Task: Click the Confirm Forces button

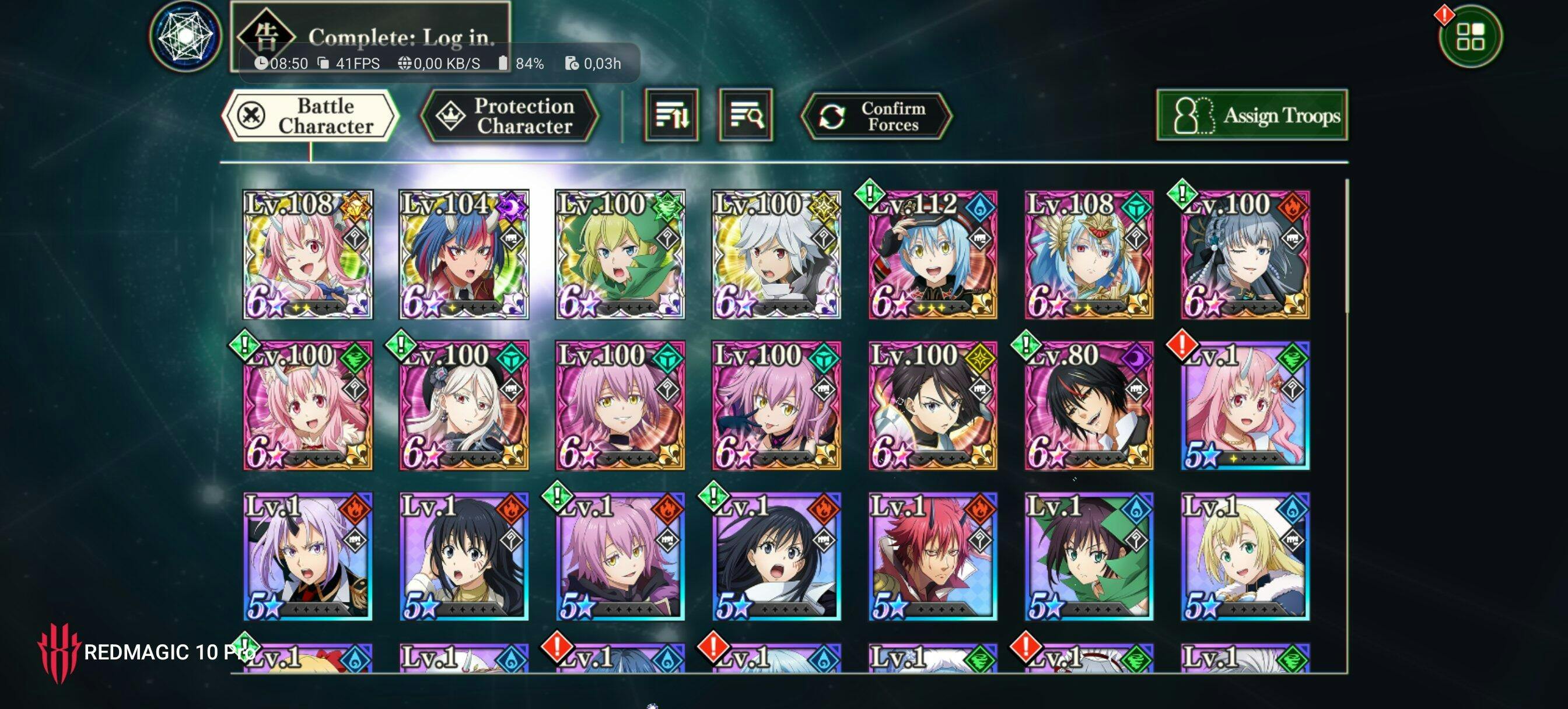Action: [876, 115]
